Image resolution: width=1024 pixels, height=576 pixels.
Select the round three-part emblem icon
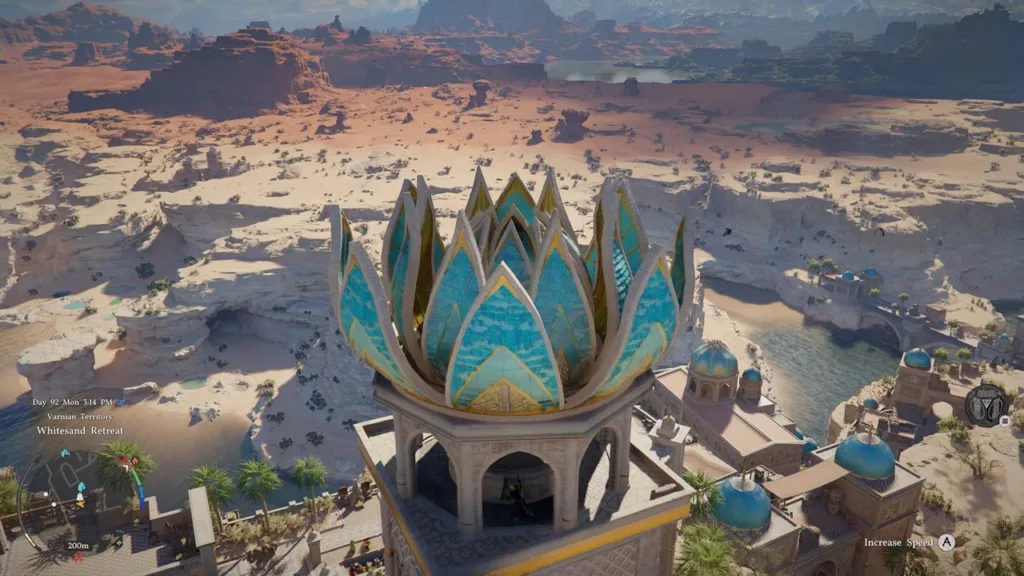[x=986, y=405]
